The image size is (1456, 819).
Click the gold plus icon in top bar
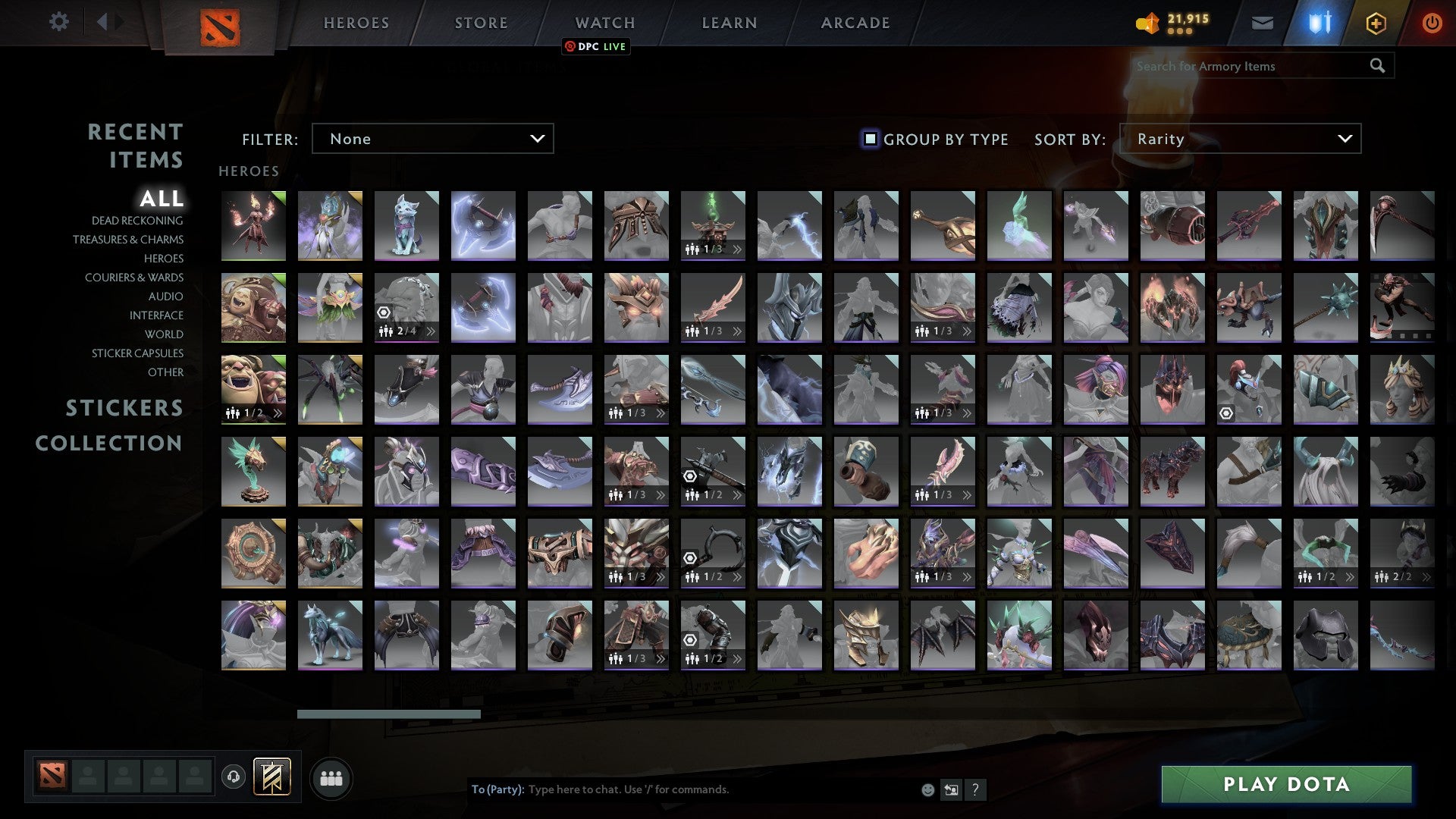click(1377, 23)
